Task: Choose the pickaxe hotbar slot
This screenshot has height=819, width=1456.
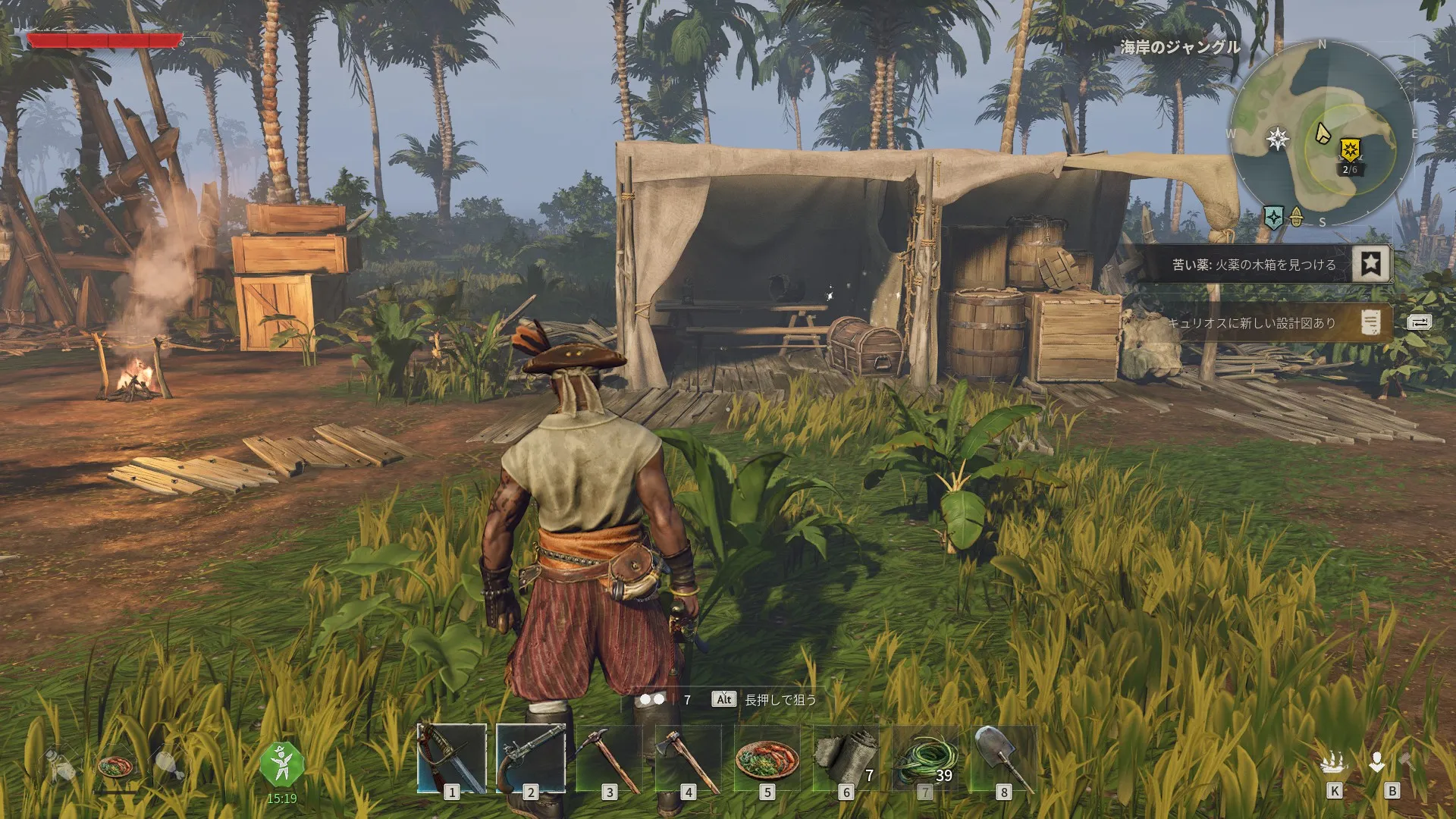Action: pyautogui.click(x=609, y=758)
